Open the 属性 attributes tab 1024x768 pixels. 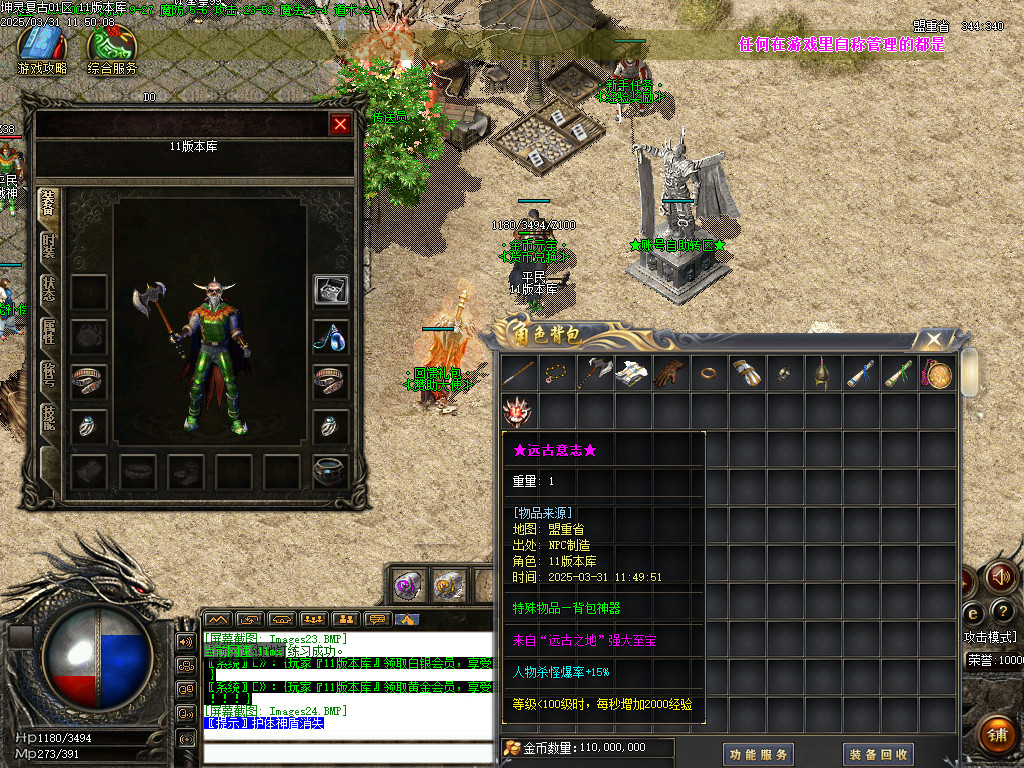(49, 332)
